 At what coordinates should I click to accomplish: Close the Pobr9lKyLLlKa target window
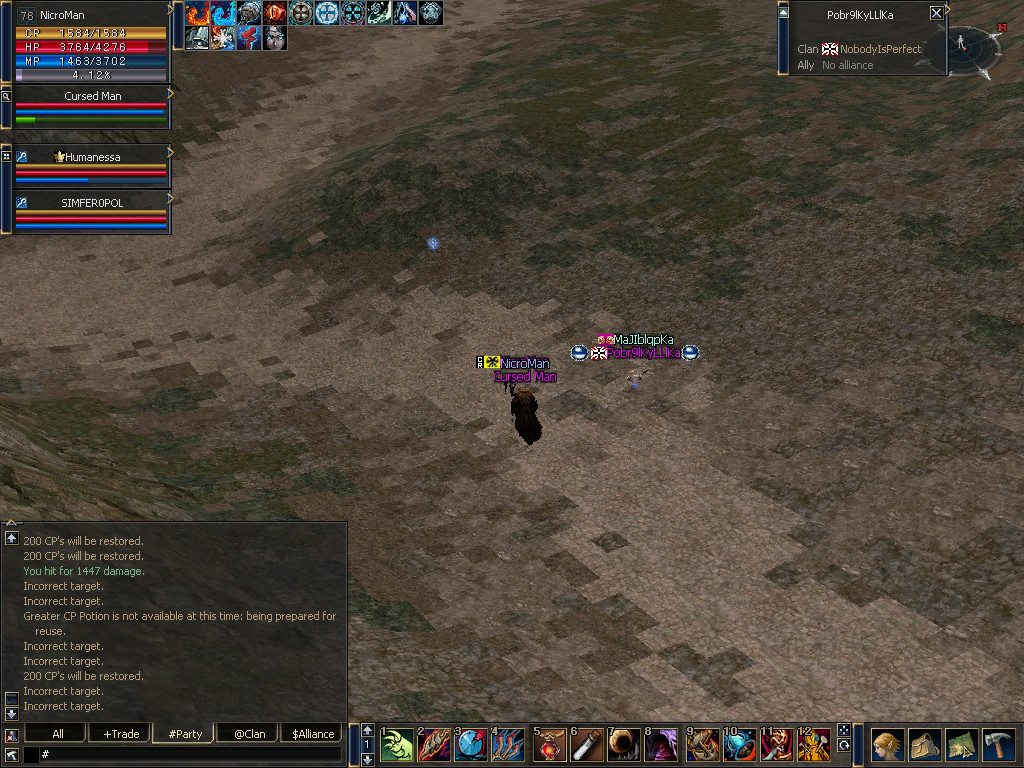[x=936, y=13]
